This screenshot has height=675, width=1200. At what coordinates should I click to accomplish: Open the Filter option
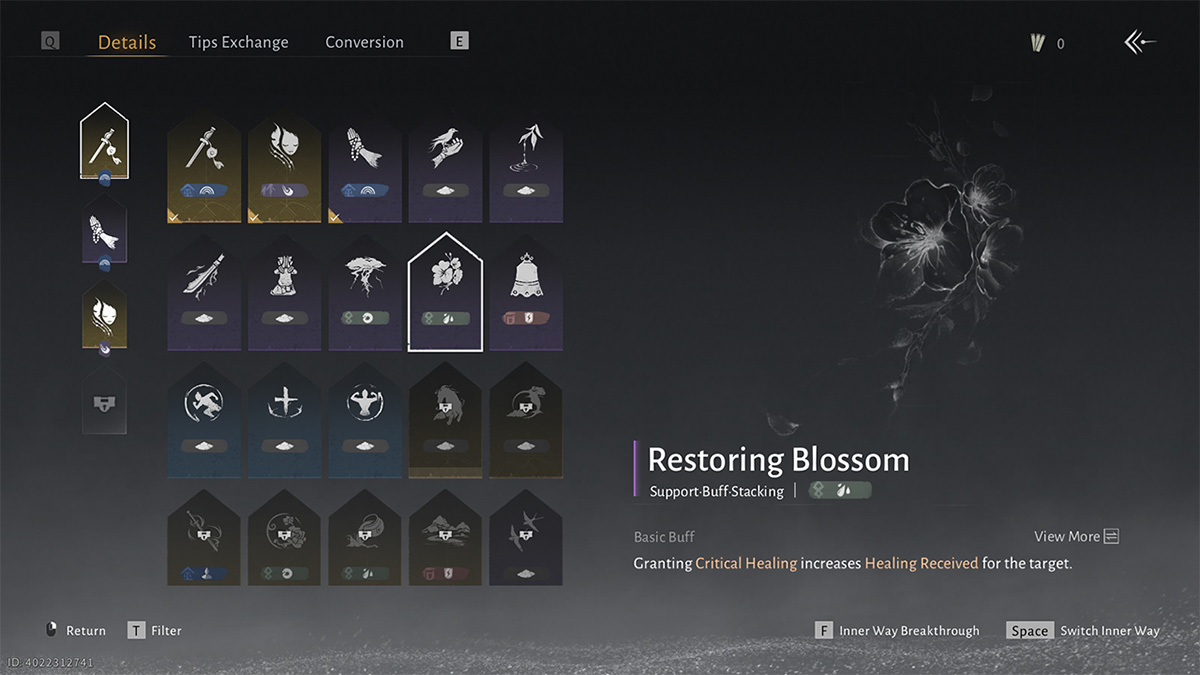coord(155,631)
